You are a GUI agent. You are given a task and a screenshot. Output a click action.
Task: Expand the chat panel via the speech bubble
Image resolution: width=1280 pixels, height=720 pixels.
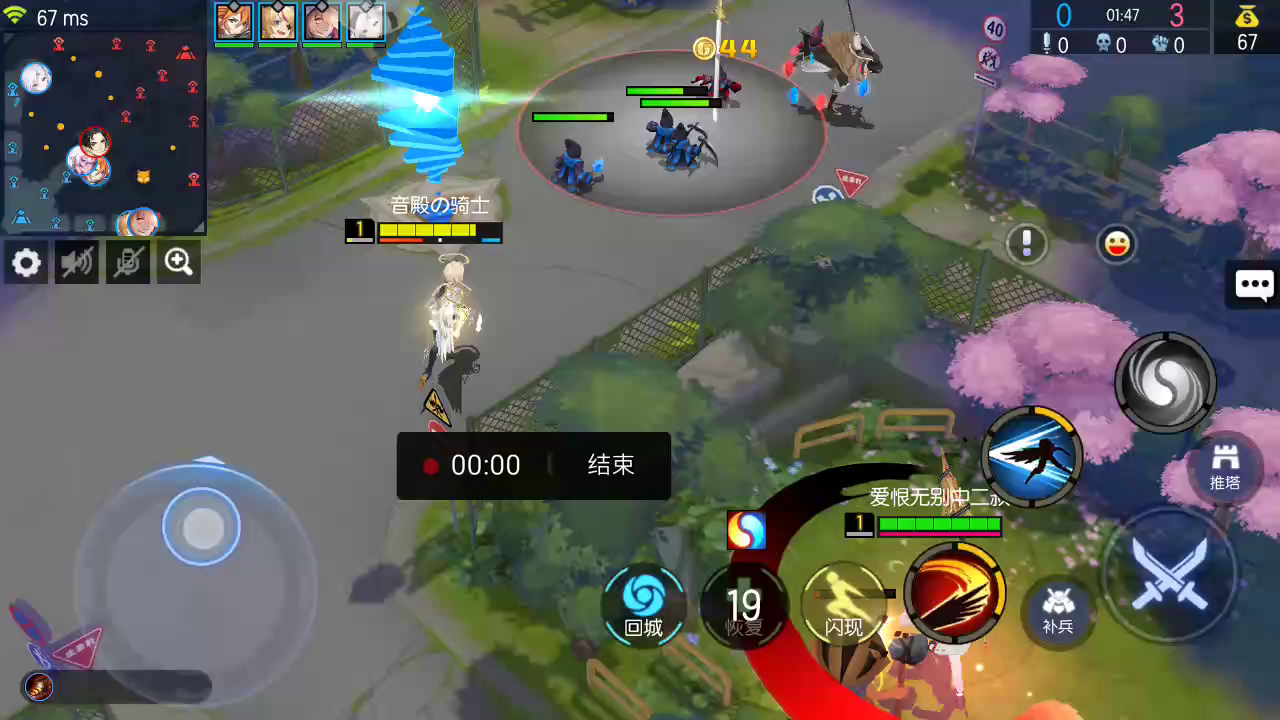1255,285
